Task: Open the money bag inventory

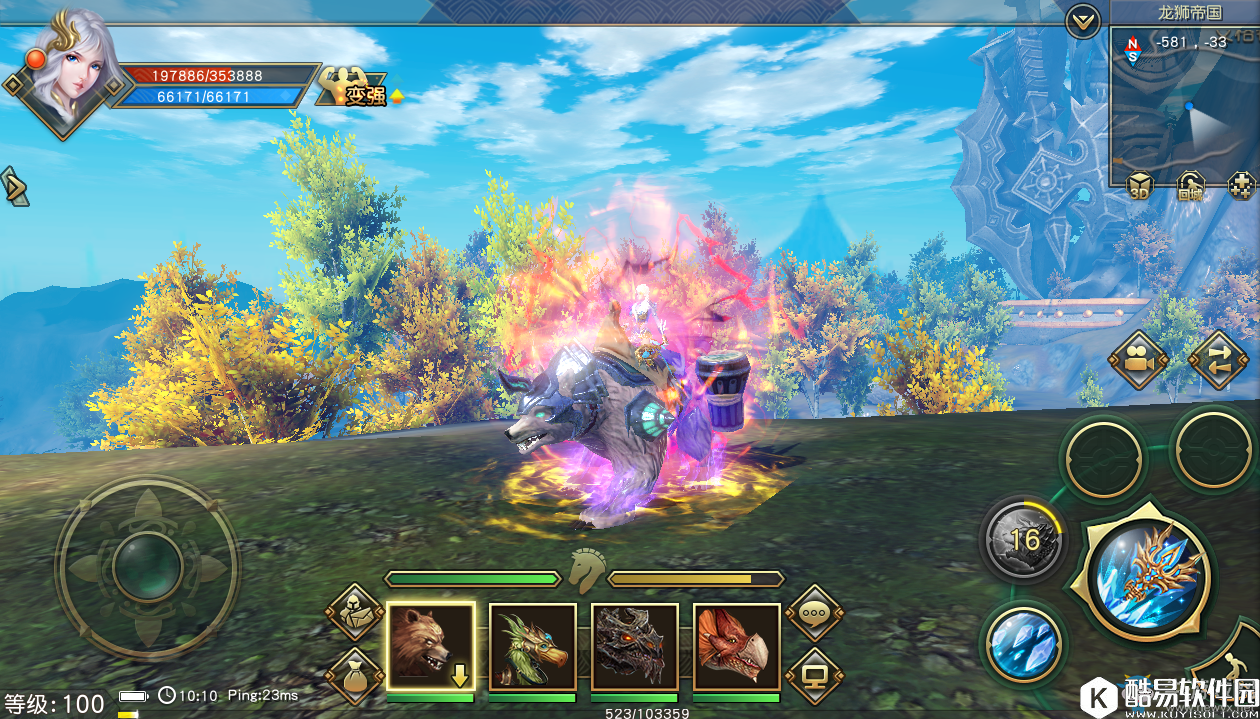Action: pyautogui.click(x=355, y=675)
